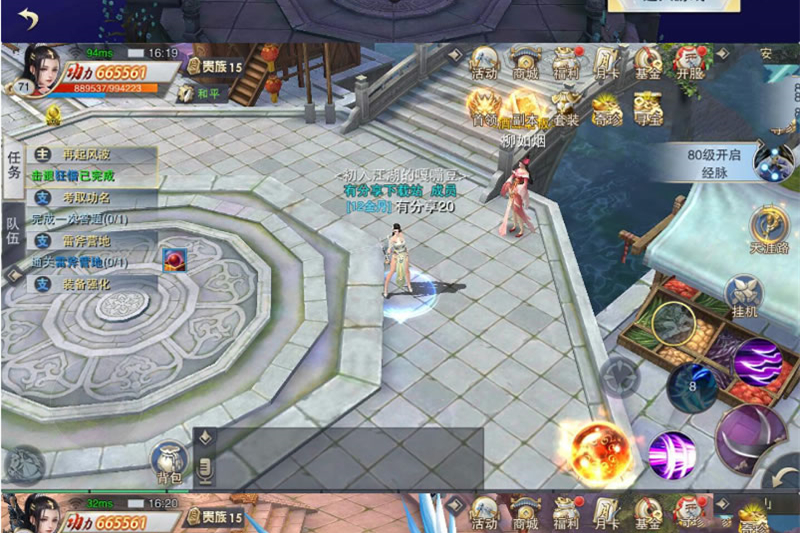Open the 福利 welfare rewards

[566, 64]
